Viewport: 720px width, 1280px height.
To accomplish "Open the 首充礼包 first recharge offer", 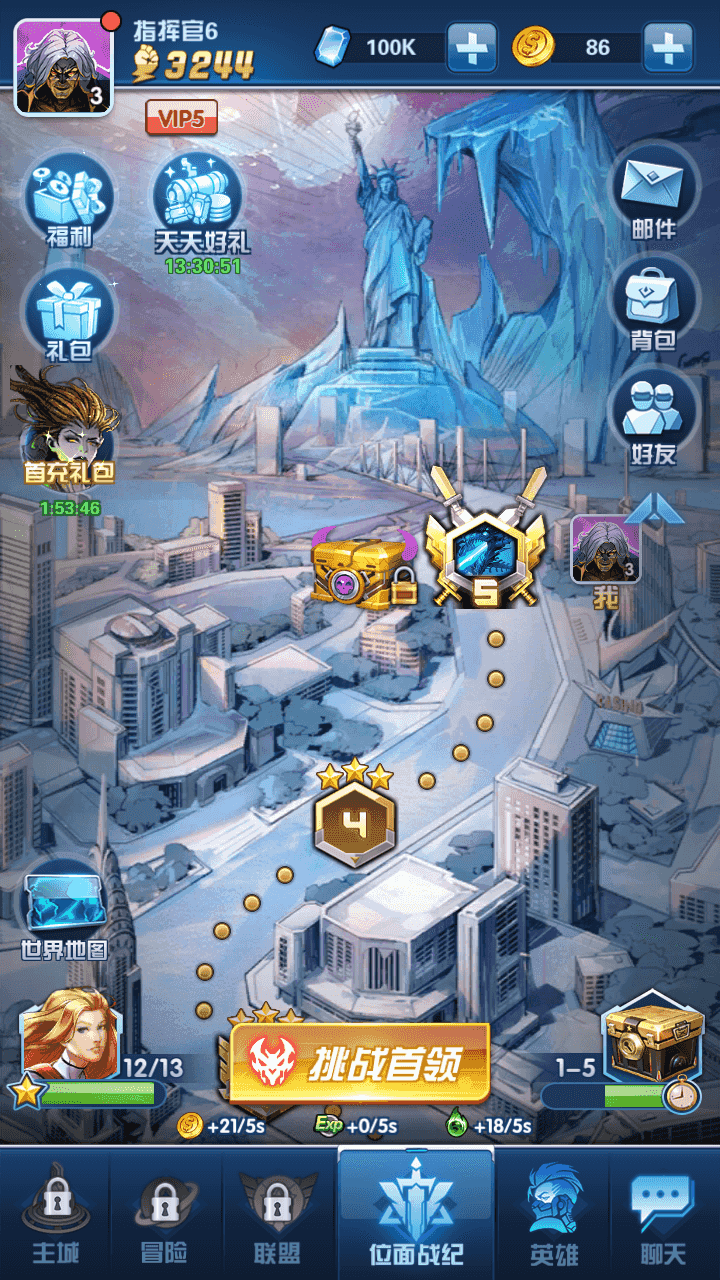I will click(x=67, y=430).
